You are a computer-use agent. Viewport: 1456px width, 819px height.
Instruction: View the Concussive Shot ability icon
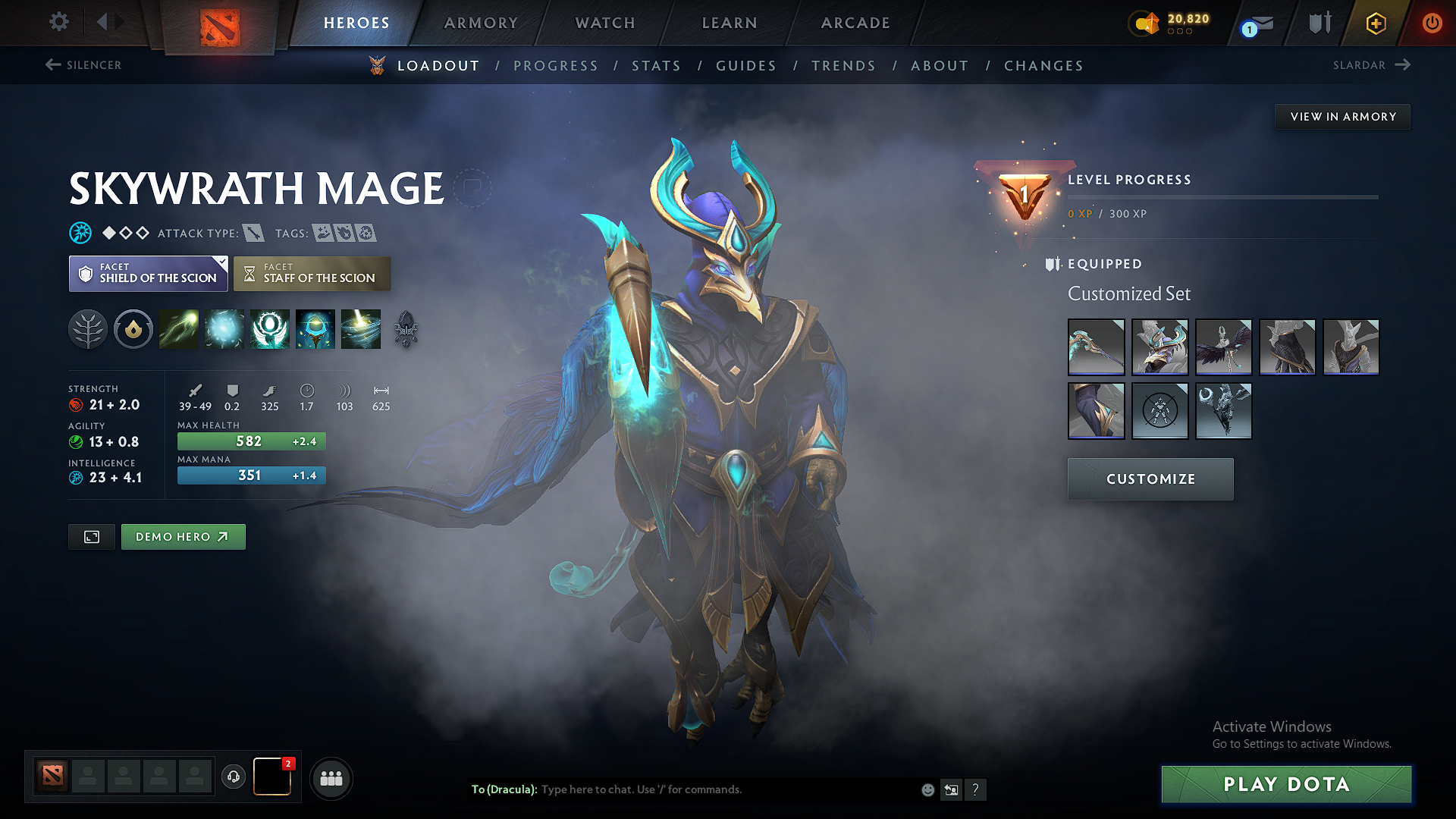pyautogui.click(x=224, y=329)
